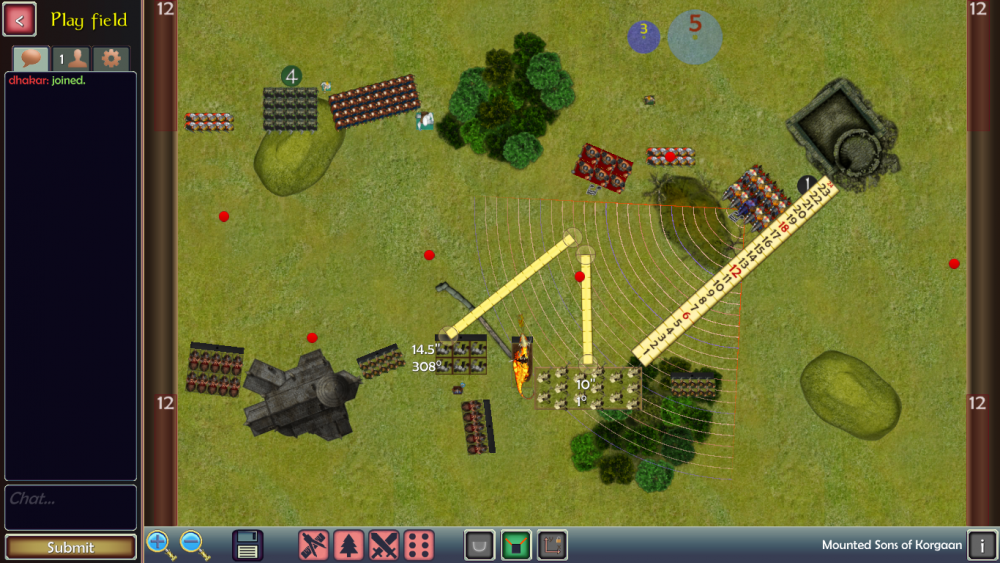
Task: Focus the Chat text input box
Action: (x=70, y=507)
